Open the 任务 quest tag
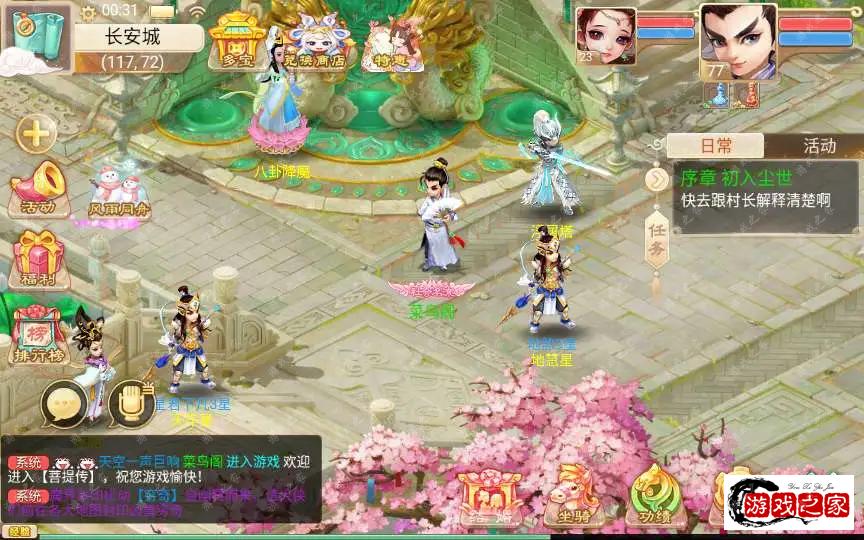This screenshot has height=540, width=864. [656, 240]
